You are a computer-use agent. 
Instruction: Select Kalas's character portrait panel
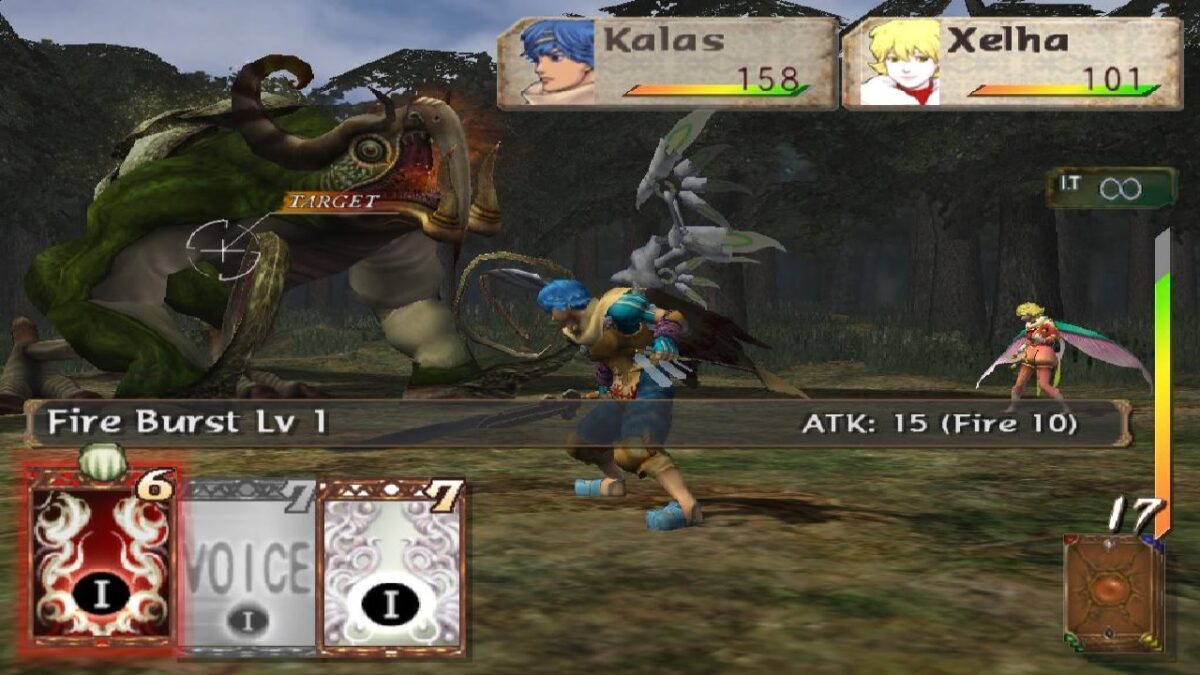[x=667, y=63]
